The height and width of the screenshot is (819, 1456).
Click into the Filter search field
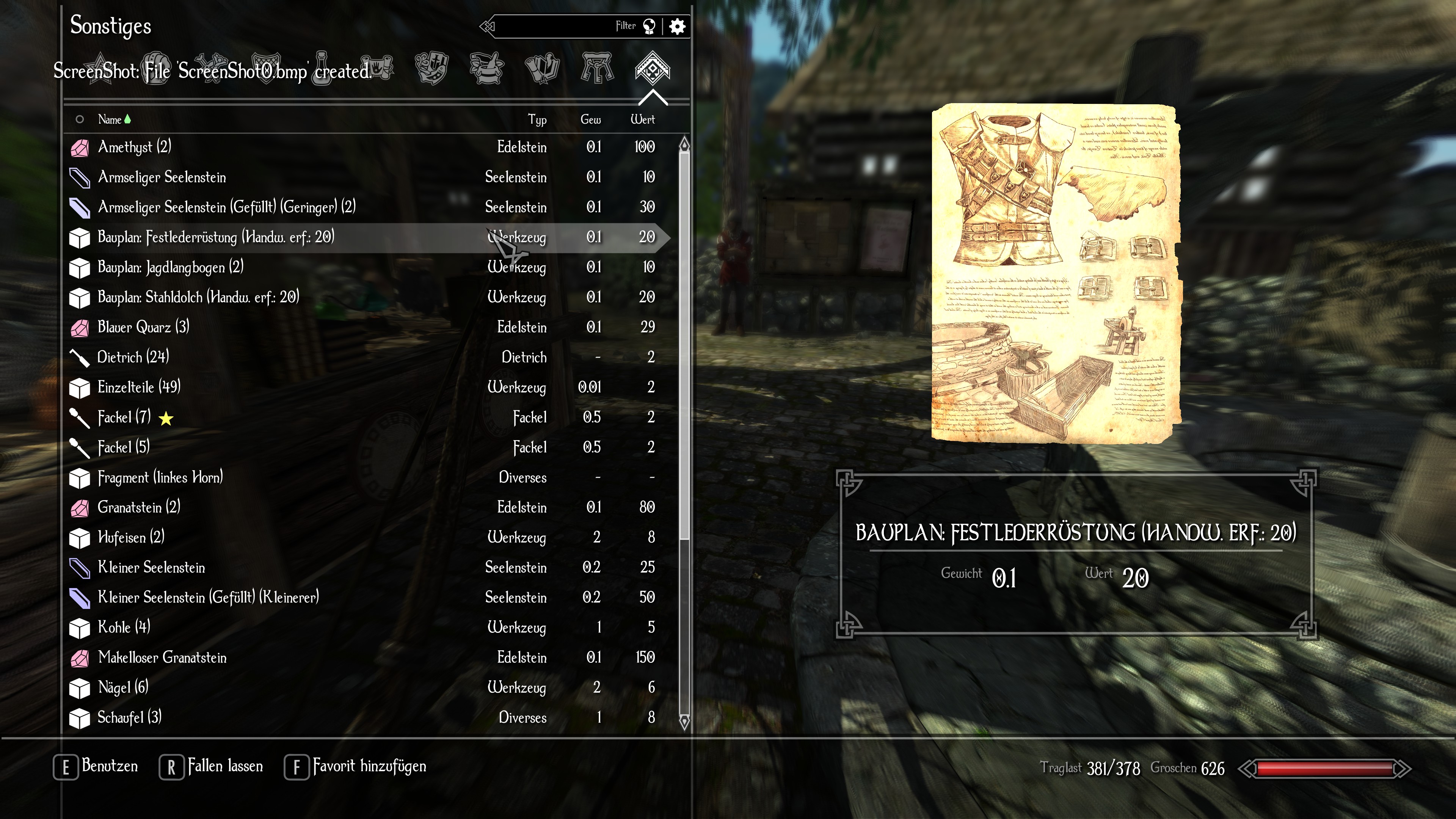pyautogui.click(x=554, y=26)
